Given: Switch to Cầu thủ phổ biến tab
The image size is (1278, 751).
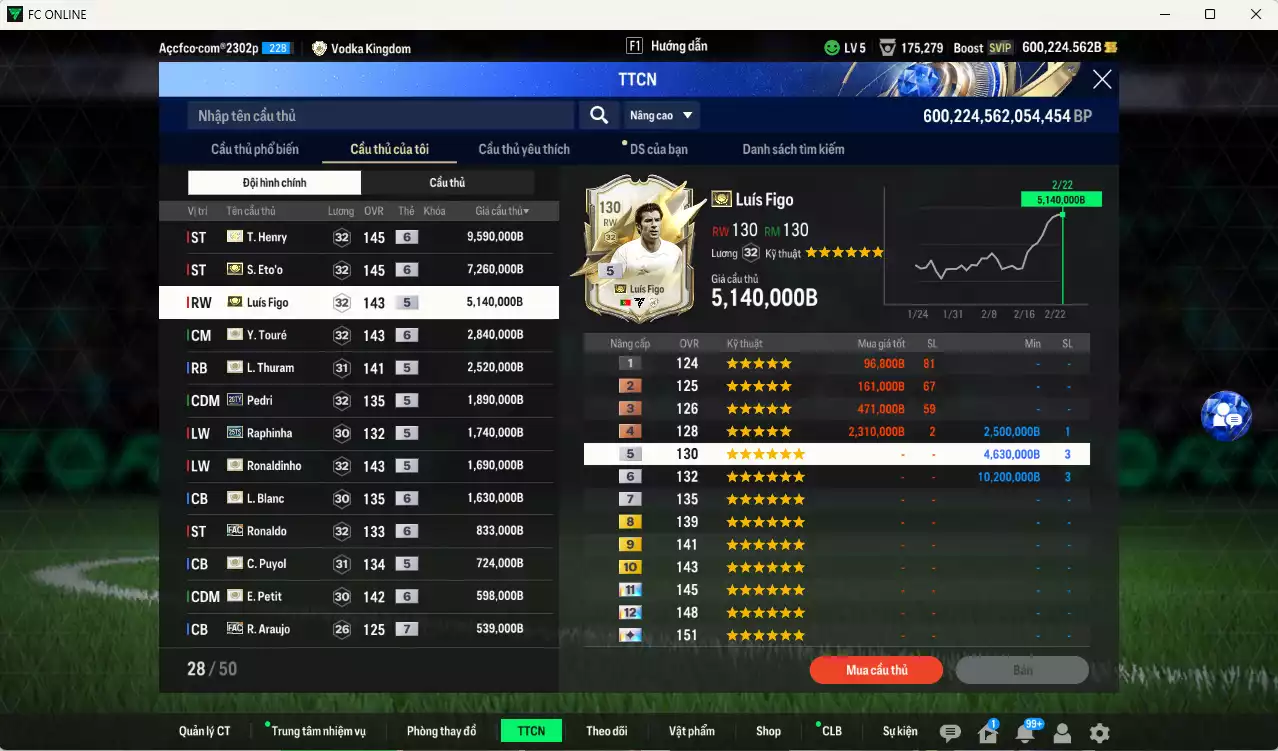Looking at the screenshot, I should pyautogui.click(x=254, y=149).
